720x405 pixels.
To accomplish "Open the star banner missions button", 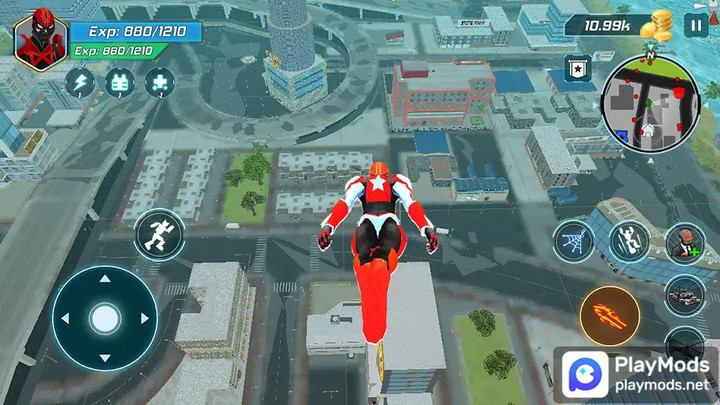I will pos(577,69).
